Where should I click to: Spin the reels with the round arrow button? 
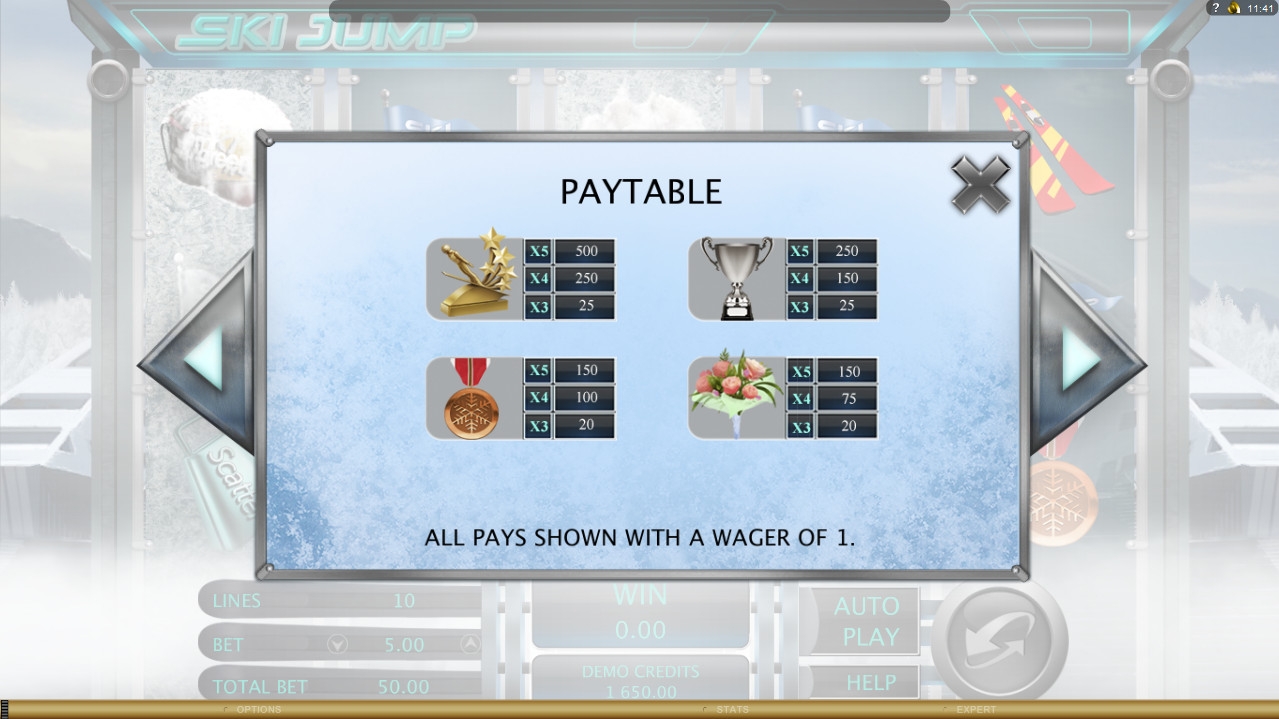click(998, 640)
